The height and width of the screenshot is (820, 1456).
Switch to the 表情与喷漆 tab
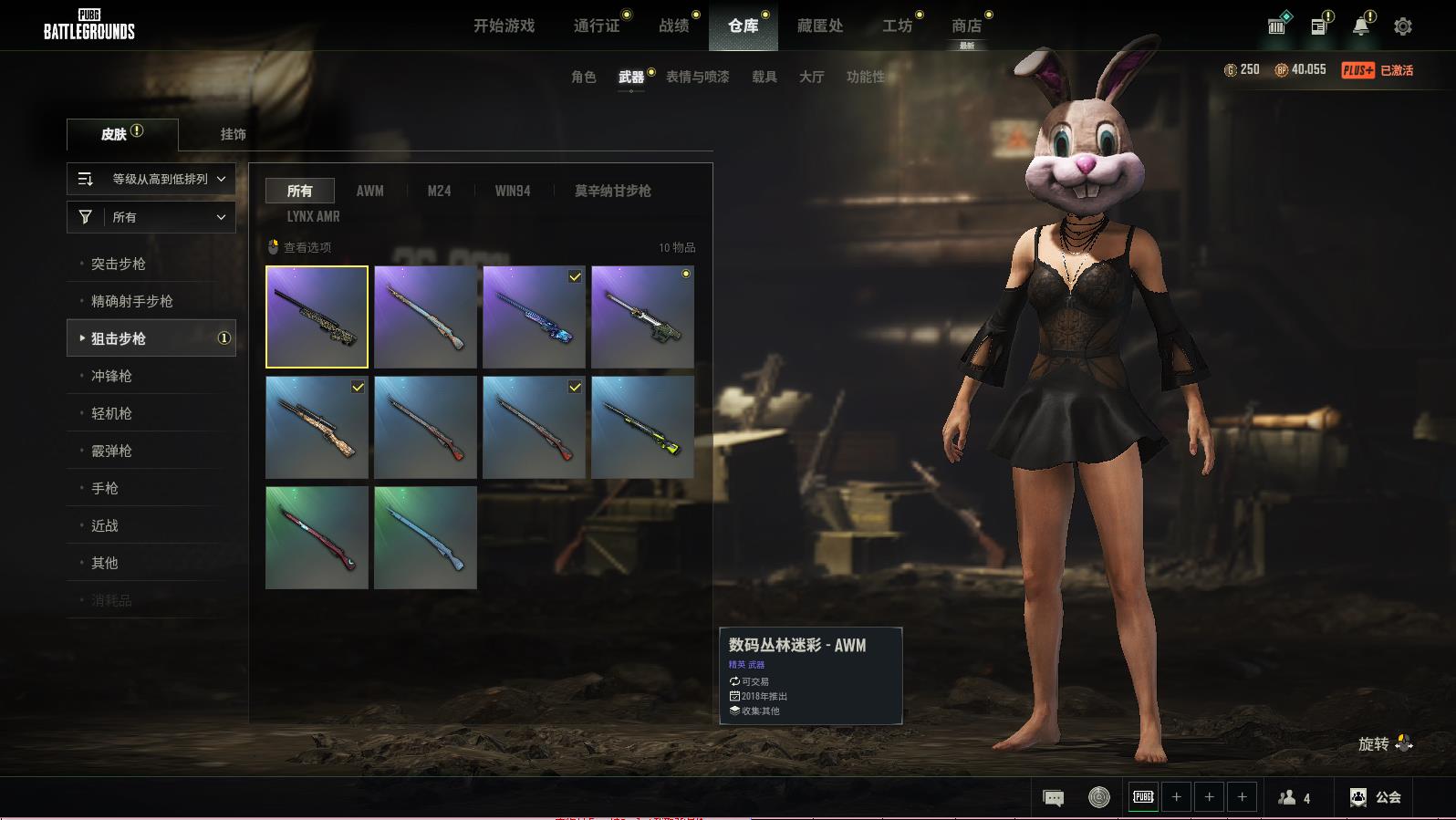pos(698,78)
